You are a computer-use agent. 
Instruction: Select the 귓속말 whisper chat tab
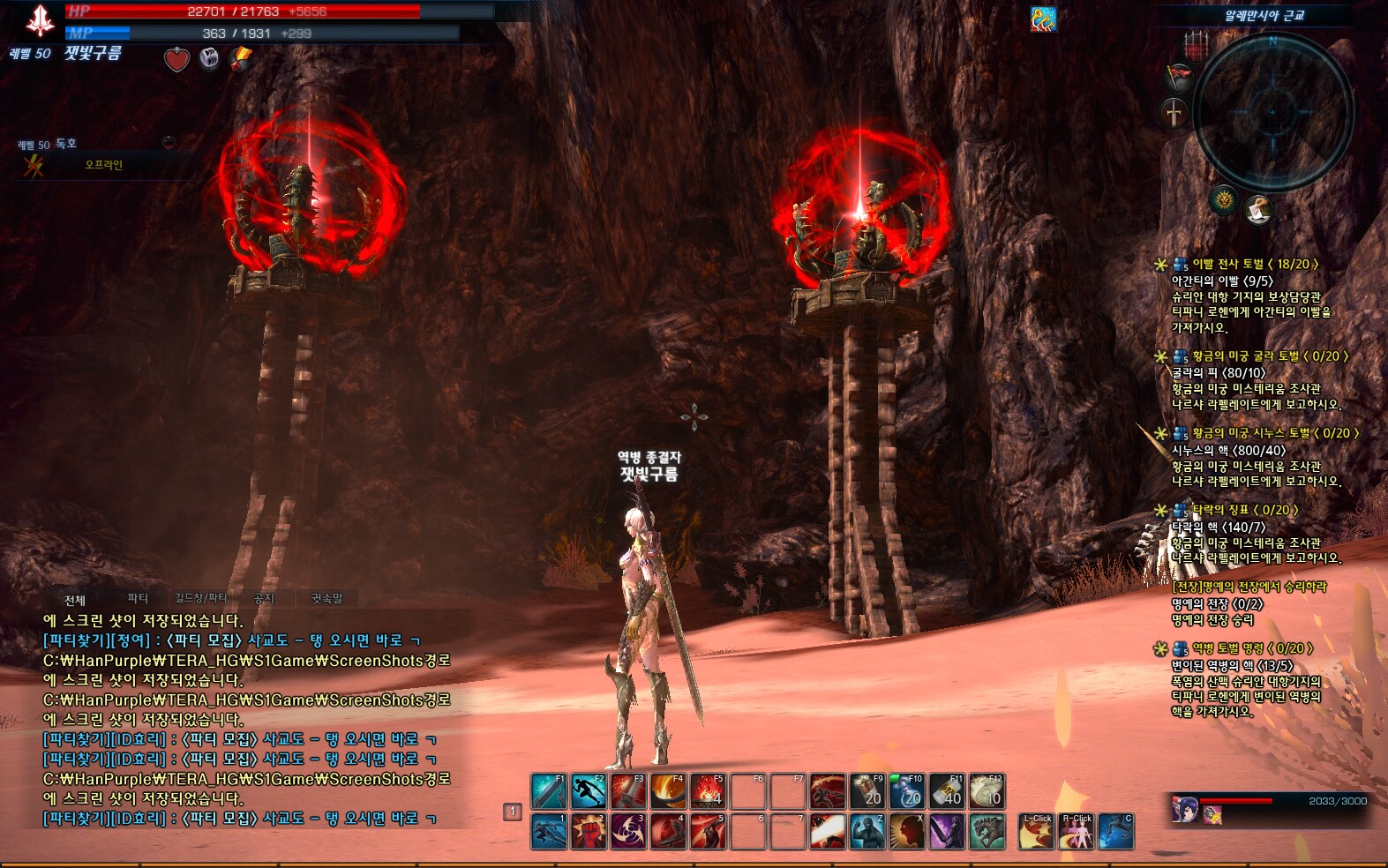[x=326, y=598]
